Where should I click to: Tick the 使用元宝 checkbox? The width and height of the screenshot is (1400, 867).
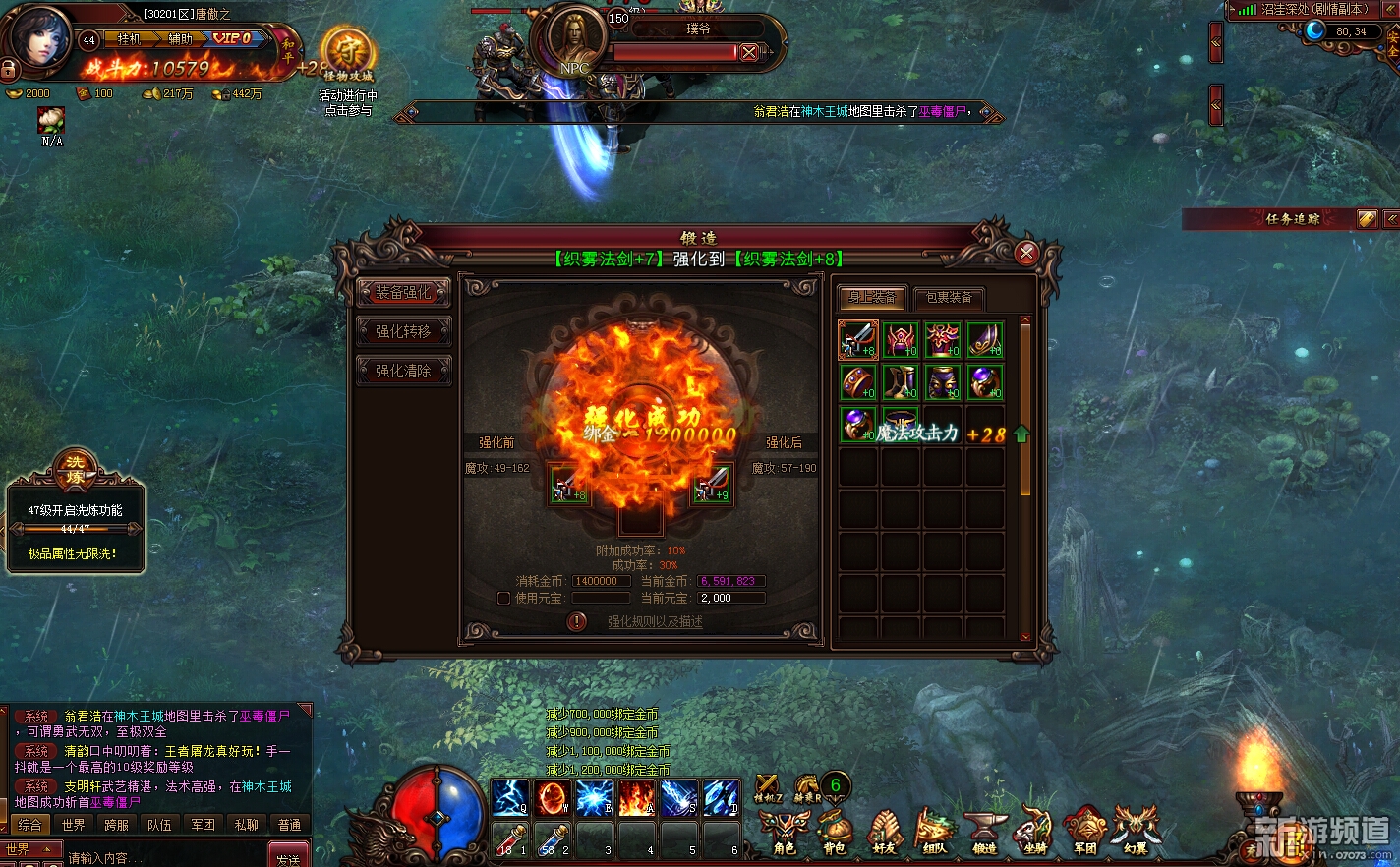503,598
